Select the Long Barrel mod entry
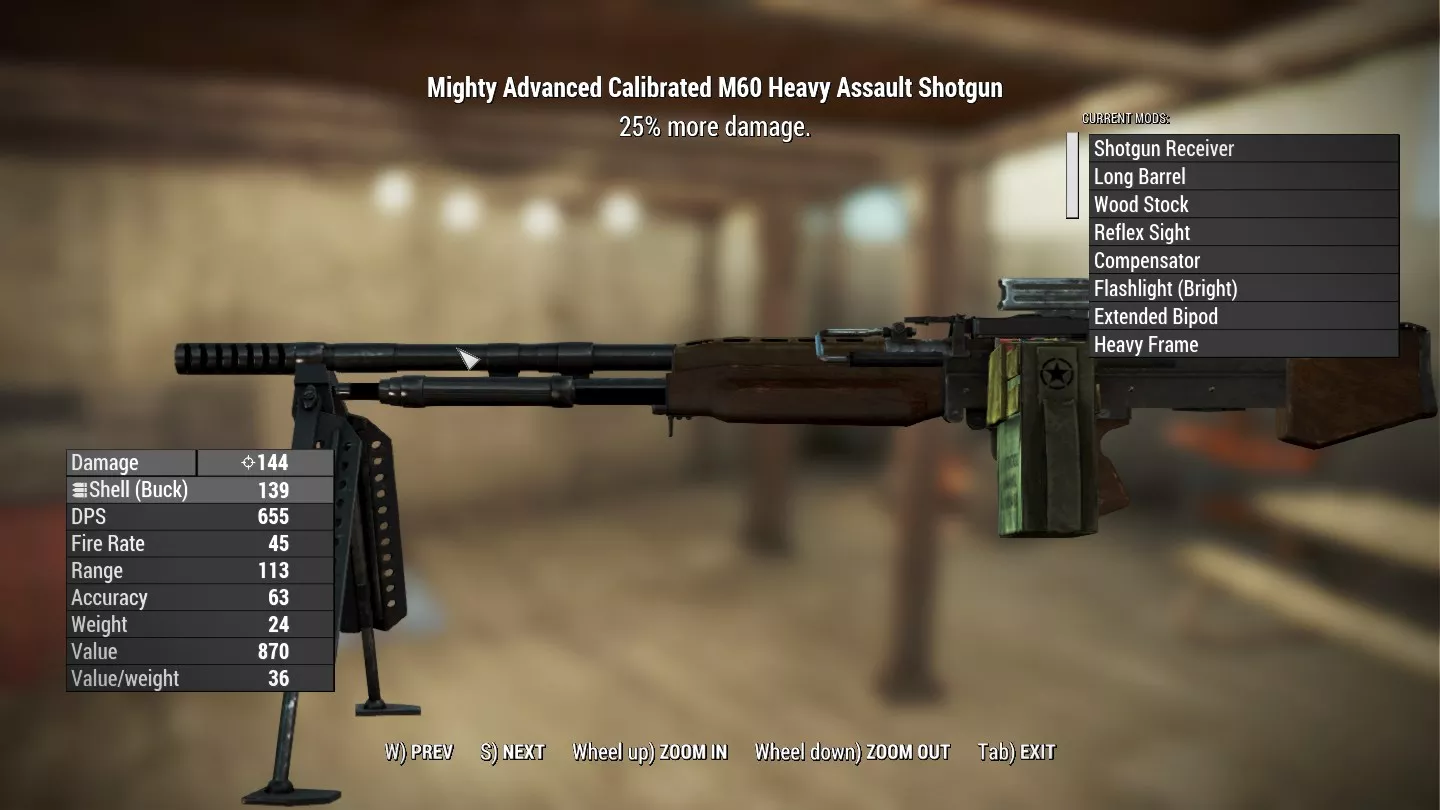 point(1243,177)
